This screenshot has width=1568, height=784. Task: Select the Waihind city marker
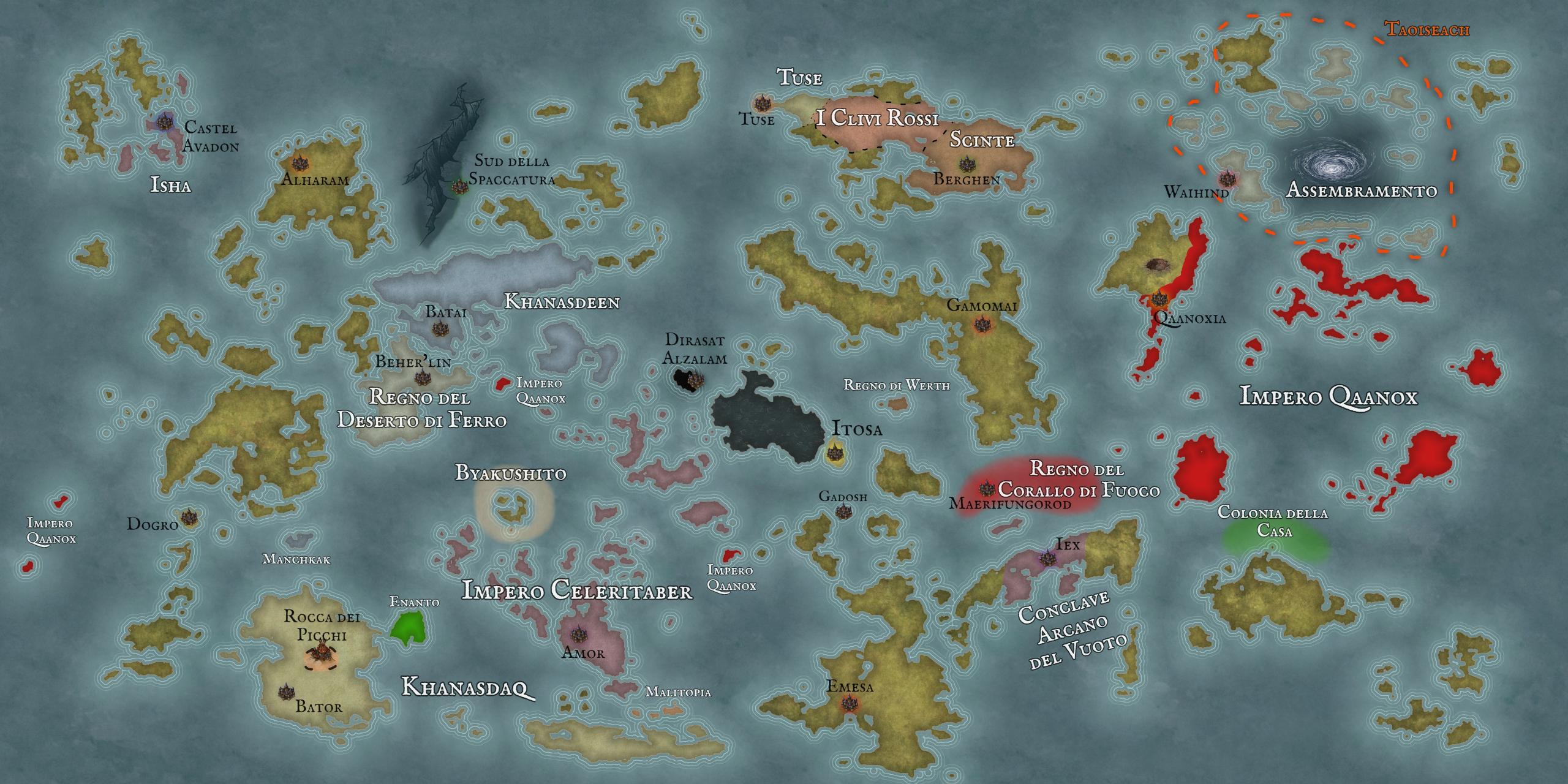click(x=1226, y=179)
